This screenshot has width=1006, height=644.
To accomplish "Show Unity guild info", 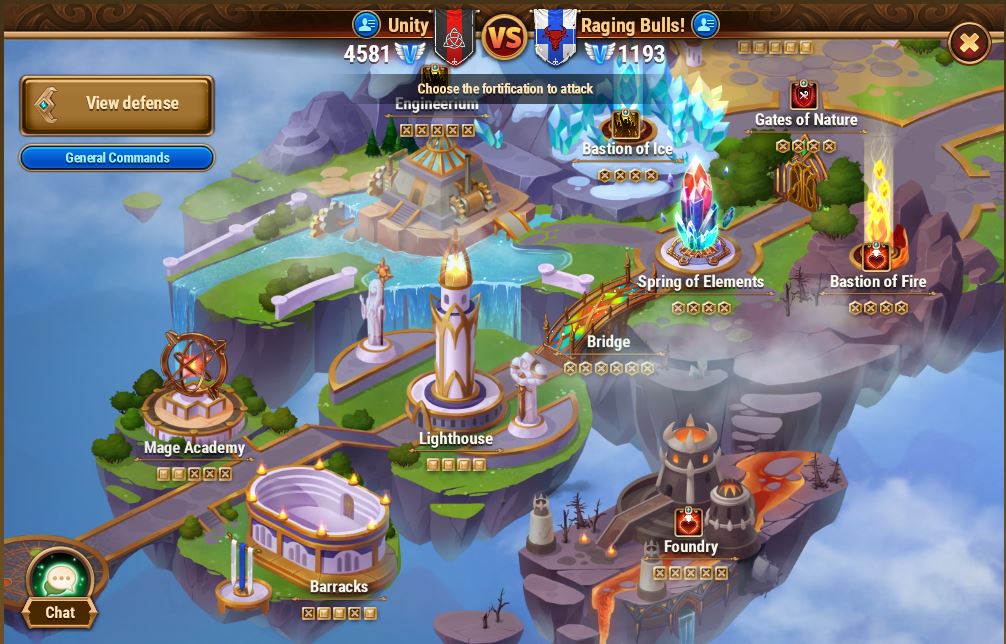I will coord(367,25).
